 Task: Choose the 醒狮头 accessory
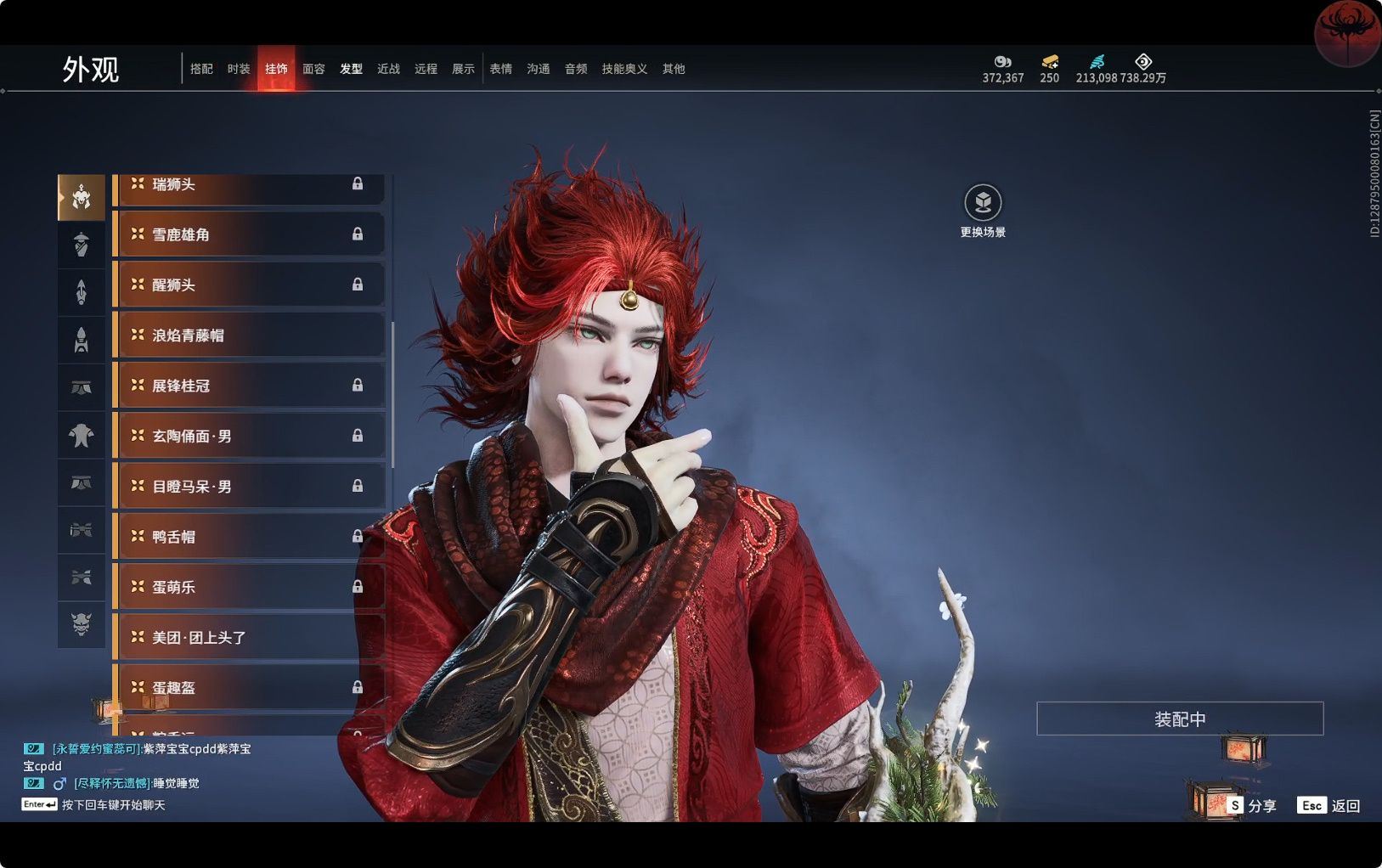pyautogui.click(x=249, y=285)
